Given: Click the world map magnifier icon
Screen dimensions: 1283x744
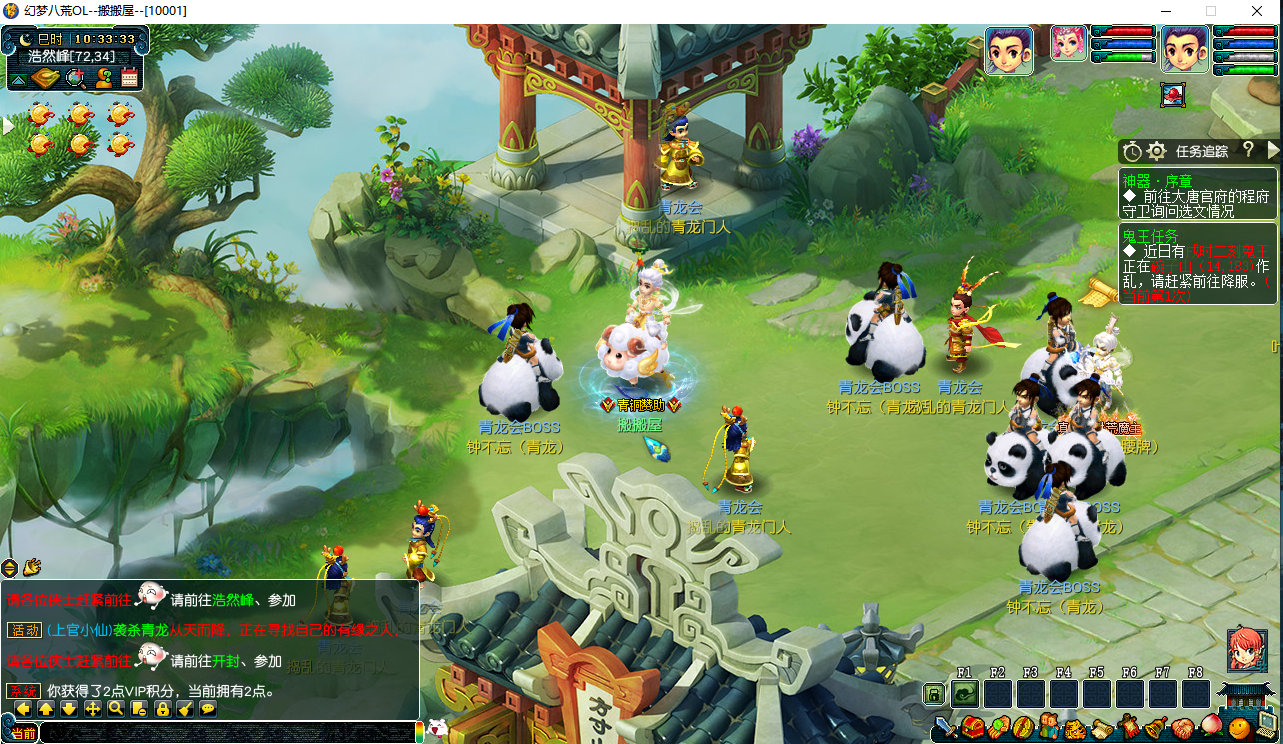Looking at the screenshot, I should coord(75,78).
